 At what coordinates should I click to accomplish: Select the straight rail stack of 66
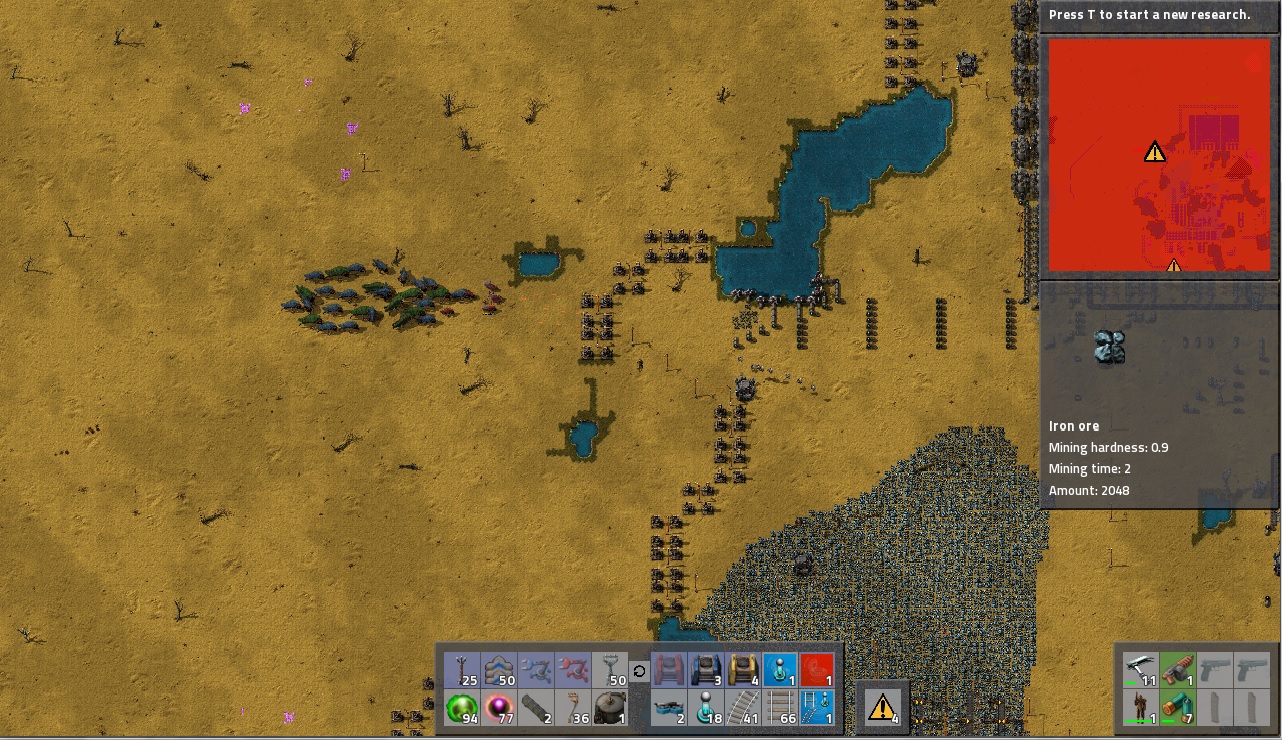pyautogui.click(x=780, y=708)
